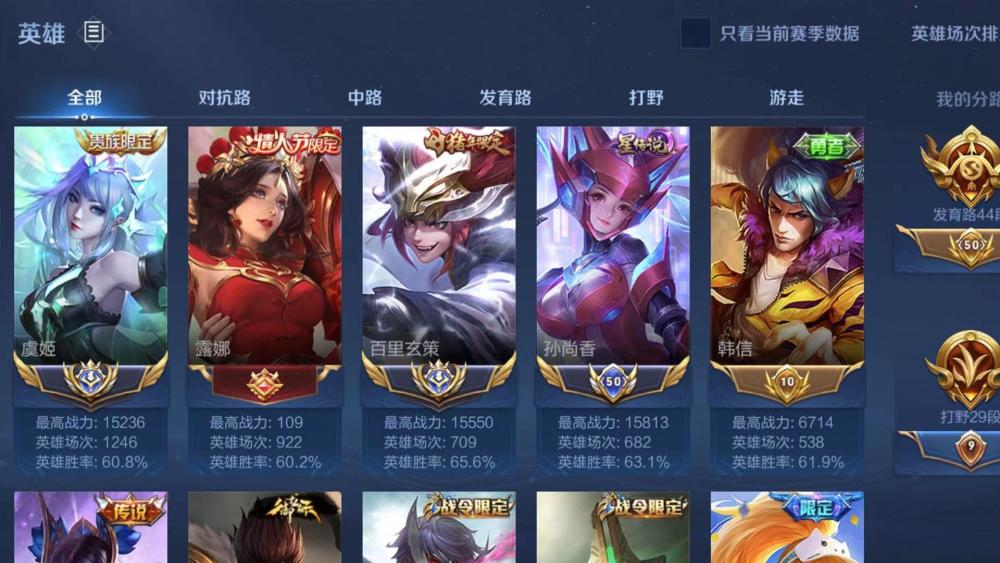Switch to 打野 tab

tap(646, 98)
